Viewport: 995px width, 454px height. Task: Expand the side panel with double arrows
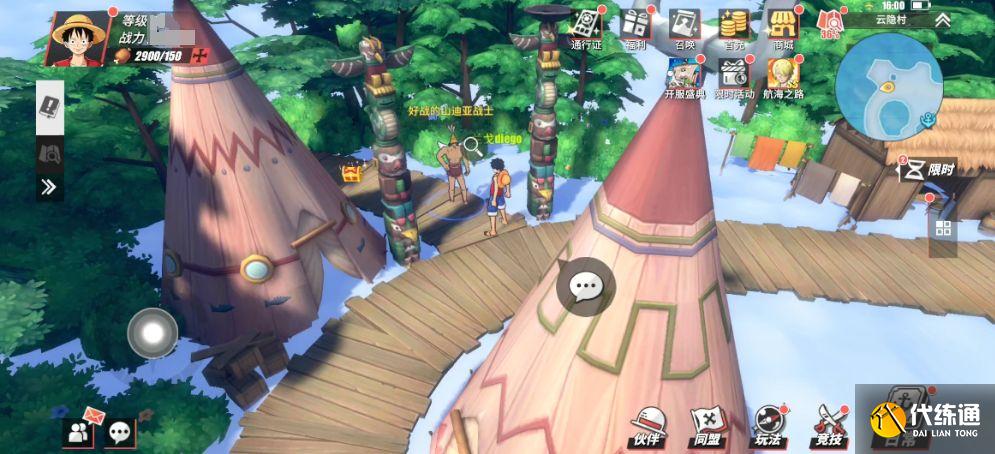point(50,186)
